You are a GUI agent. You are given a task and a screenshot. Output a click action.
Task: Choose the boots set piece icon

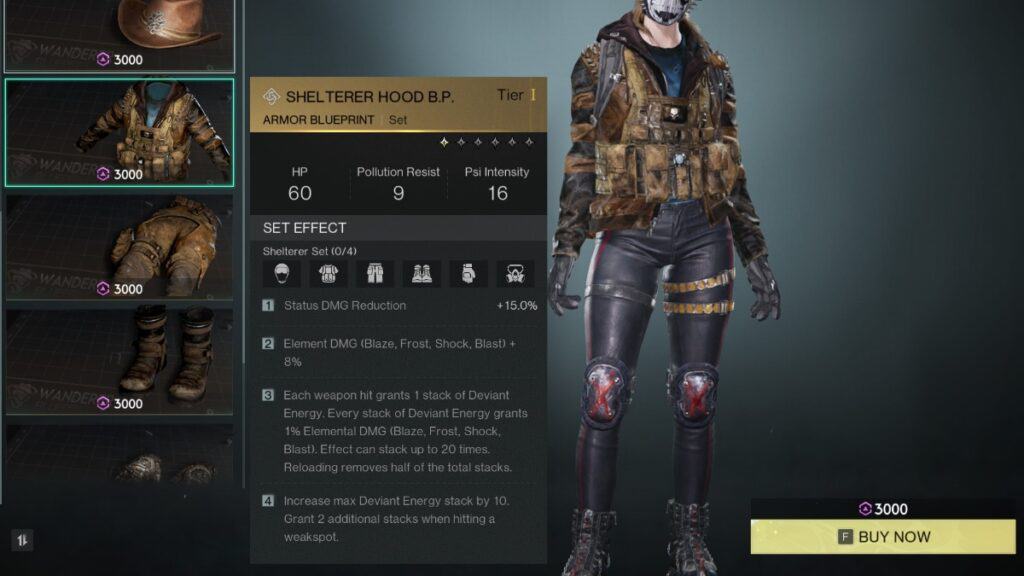422,274
